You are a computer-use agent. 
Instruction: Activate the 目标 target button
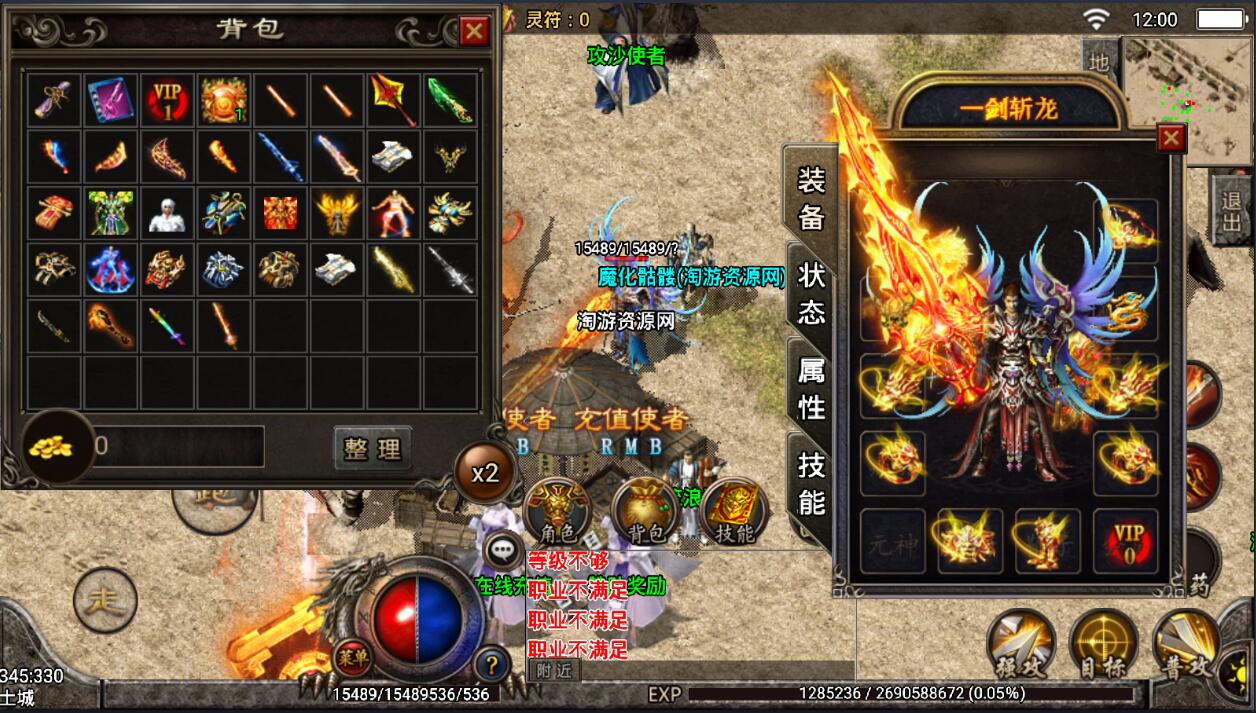[x=1102, y=643]
